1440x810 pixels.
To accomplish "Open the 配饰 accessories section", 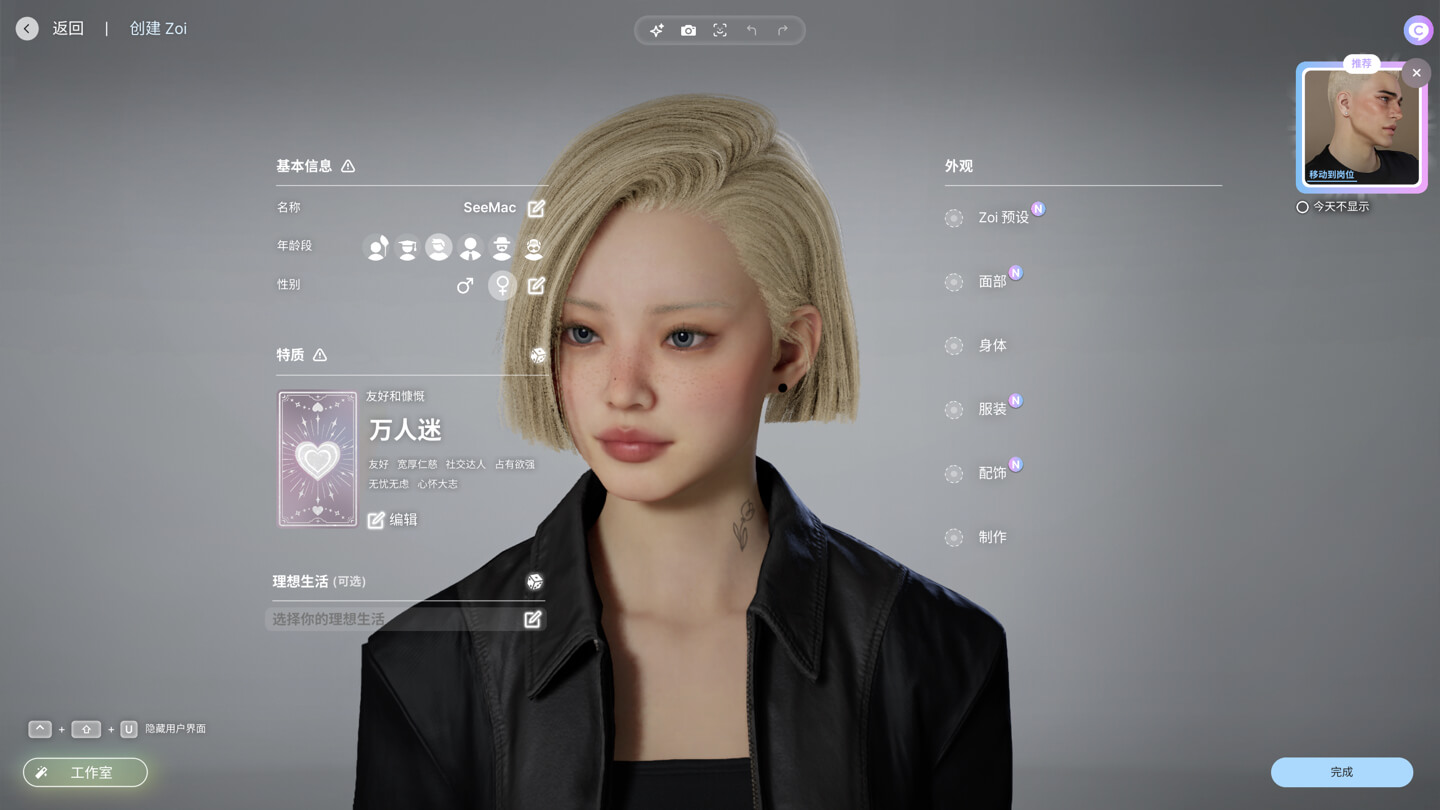I will point(993,473).
